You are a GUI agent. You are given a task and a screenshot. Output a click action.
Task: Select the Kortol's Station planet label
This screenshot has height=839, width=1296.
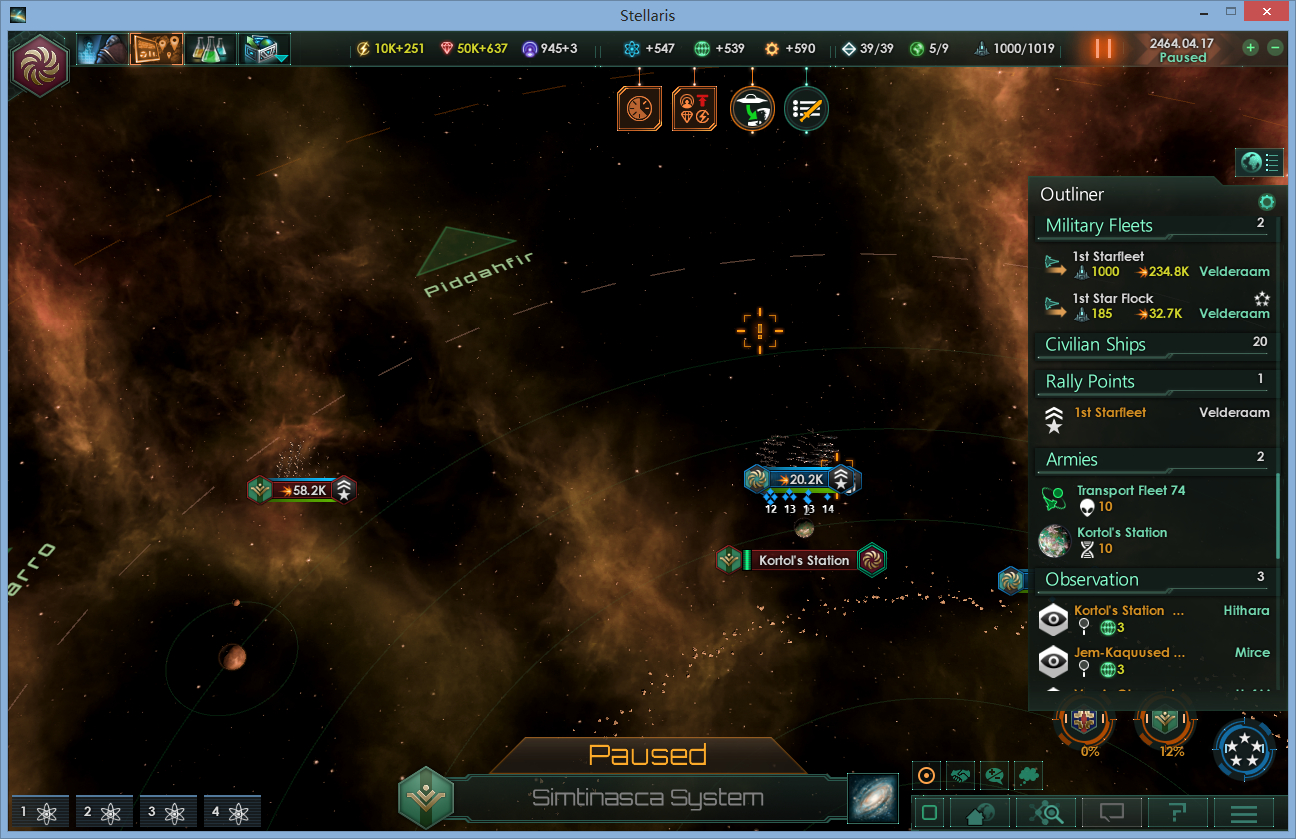point(803,560)
